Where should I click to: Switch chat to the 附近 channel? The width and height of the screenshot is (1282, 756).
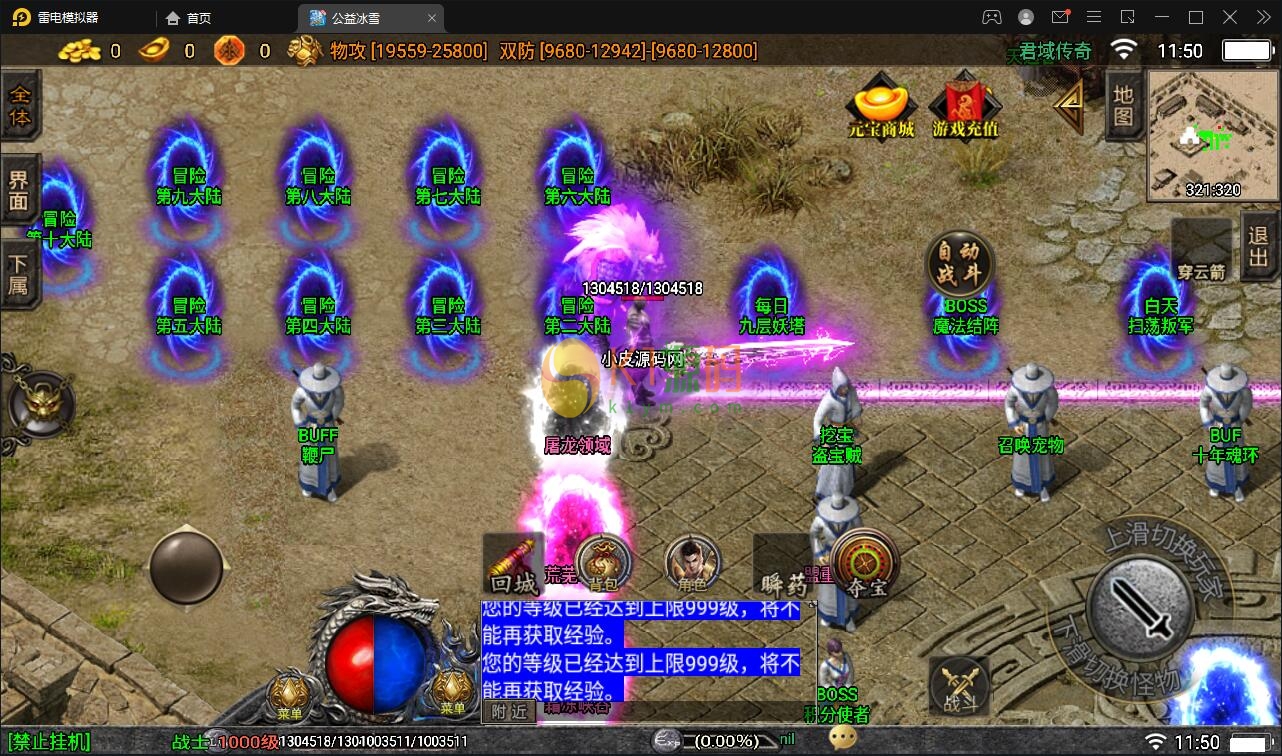[x=509, y=711]
